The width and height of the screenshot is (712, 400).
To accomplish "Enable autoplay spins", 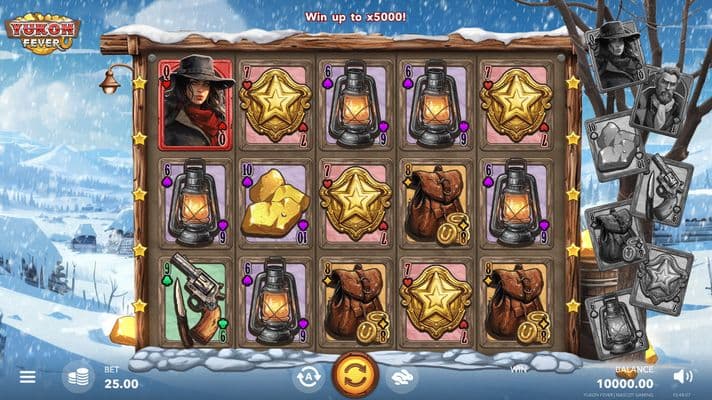I will click(x=308, y=377).
